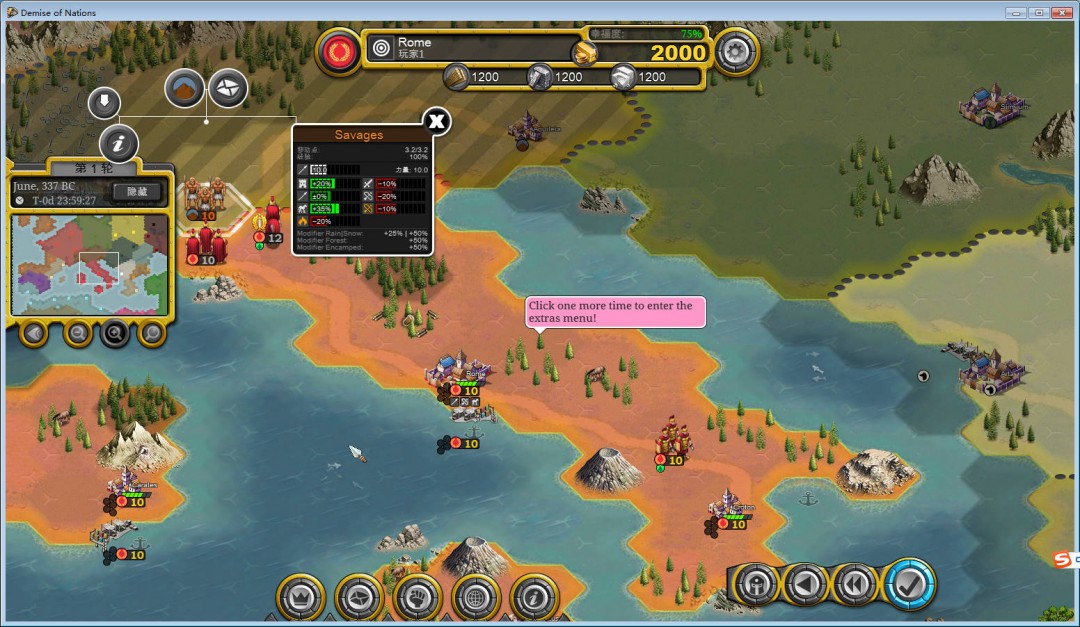
Task: Hide the turn panel with 隐藏 button
Action: tap(137, 191)
